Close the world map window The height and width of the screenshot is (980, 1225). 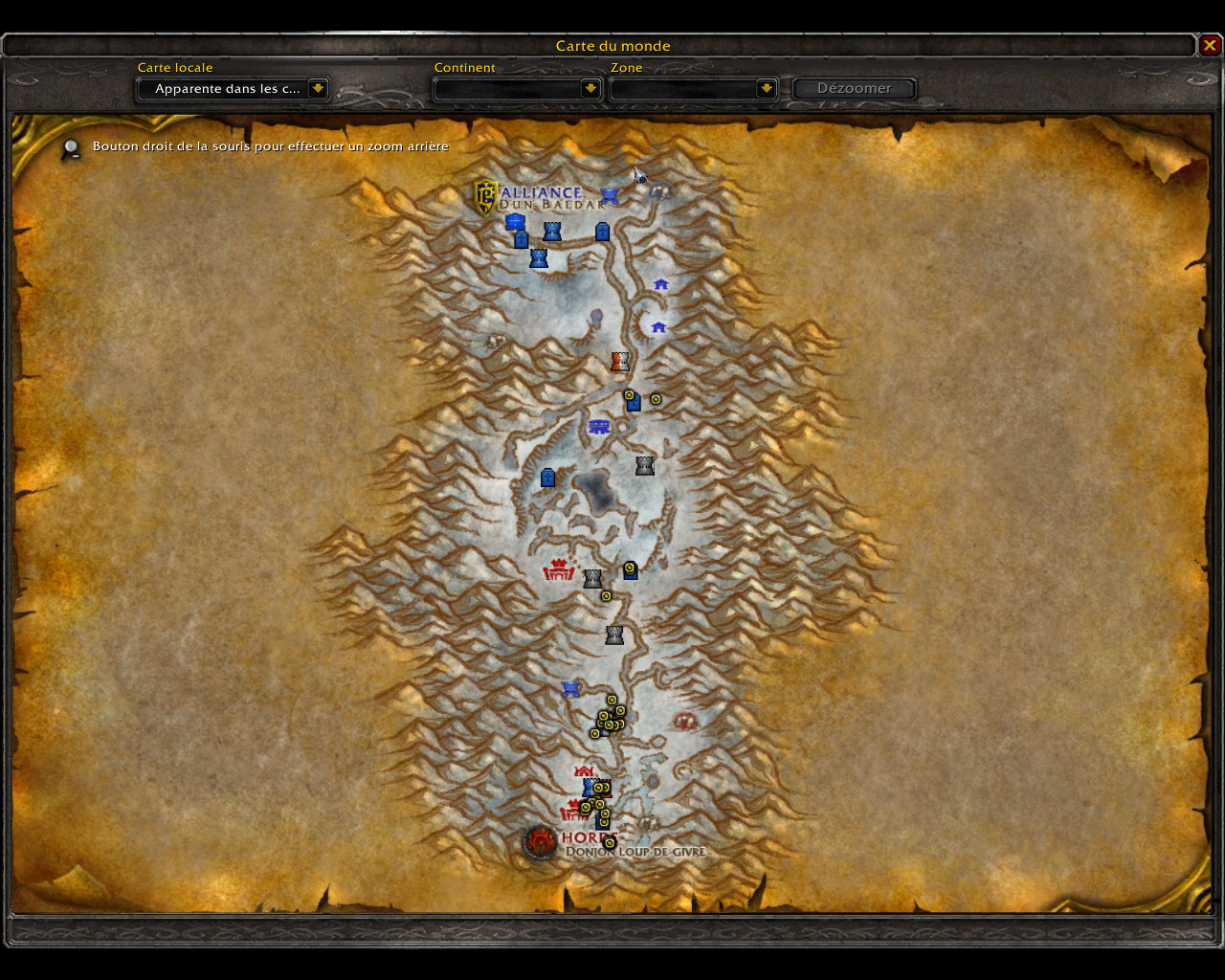click(x=1210, y=45)
